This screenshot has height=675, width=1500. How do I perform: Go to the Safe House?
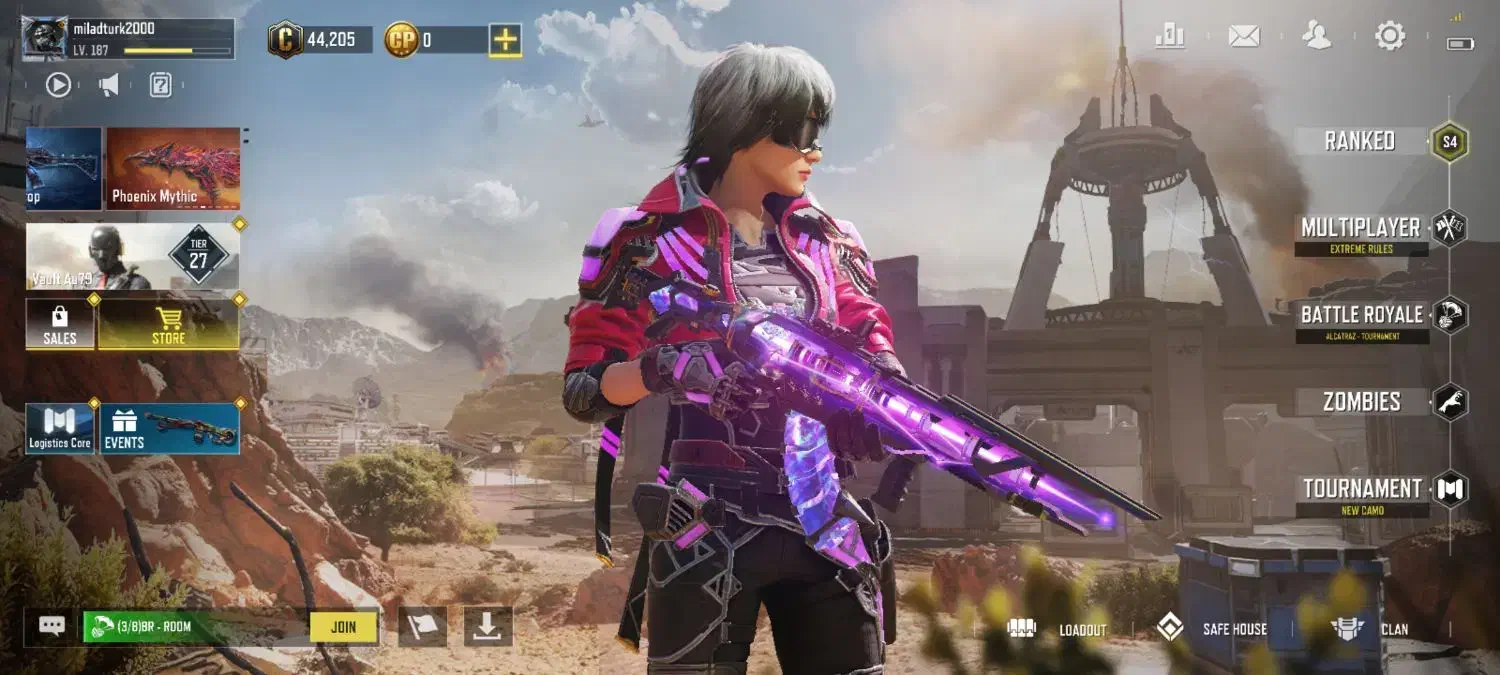pos(1212,629)
